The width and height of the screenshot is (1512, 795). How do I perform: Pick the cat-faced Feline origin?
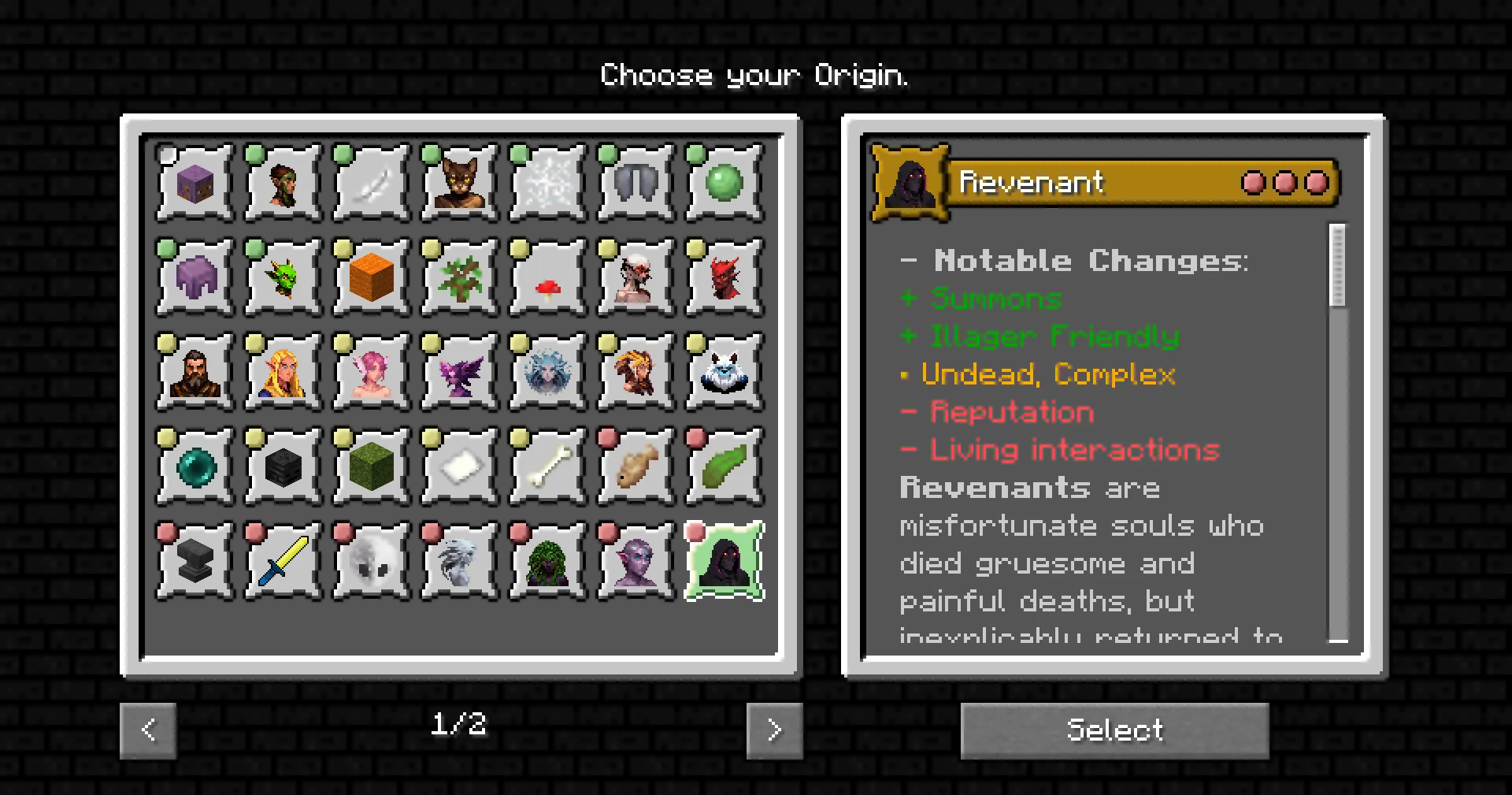pyautogui.click(x=458, y=183)
